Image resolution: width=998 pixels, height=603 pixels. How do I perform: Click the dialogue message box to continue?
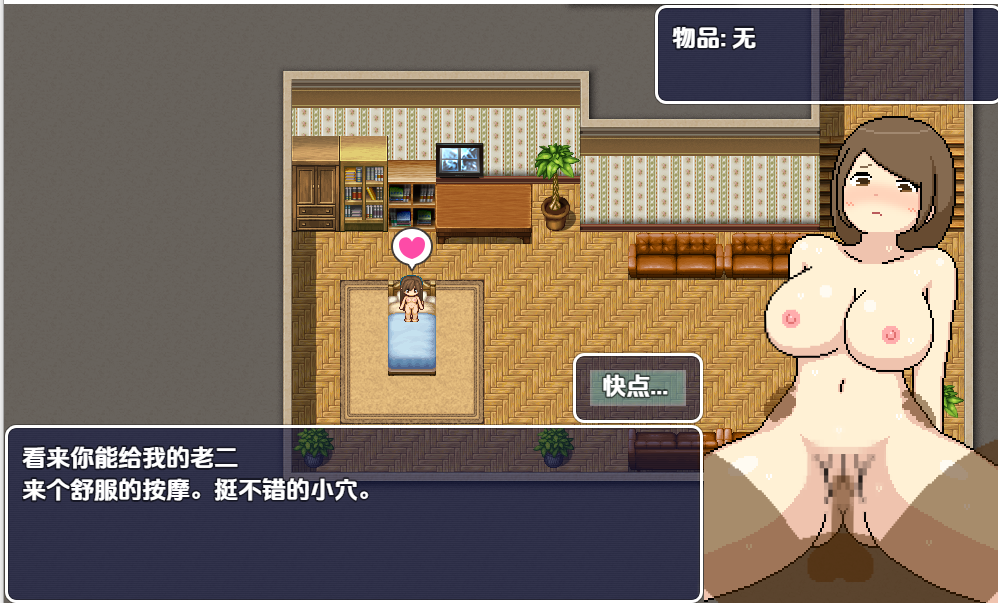[354, 514]
